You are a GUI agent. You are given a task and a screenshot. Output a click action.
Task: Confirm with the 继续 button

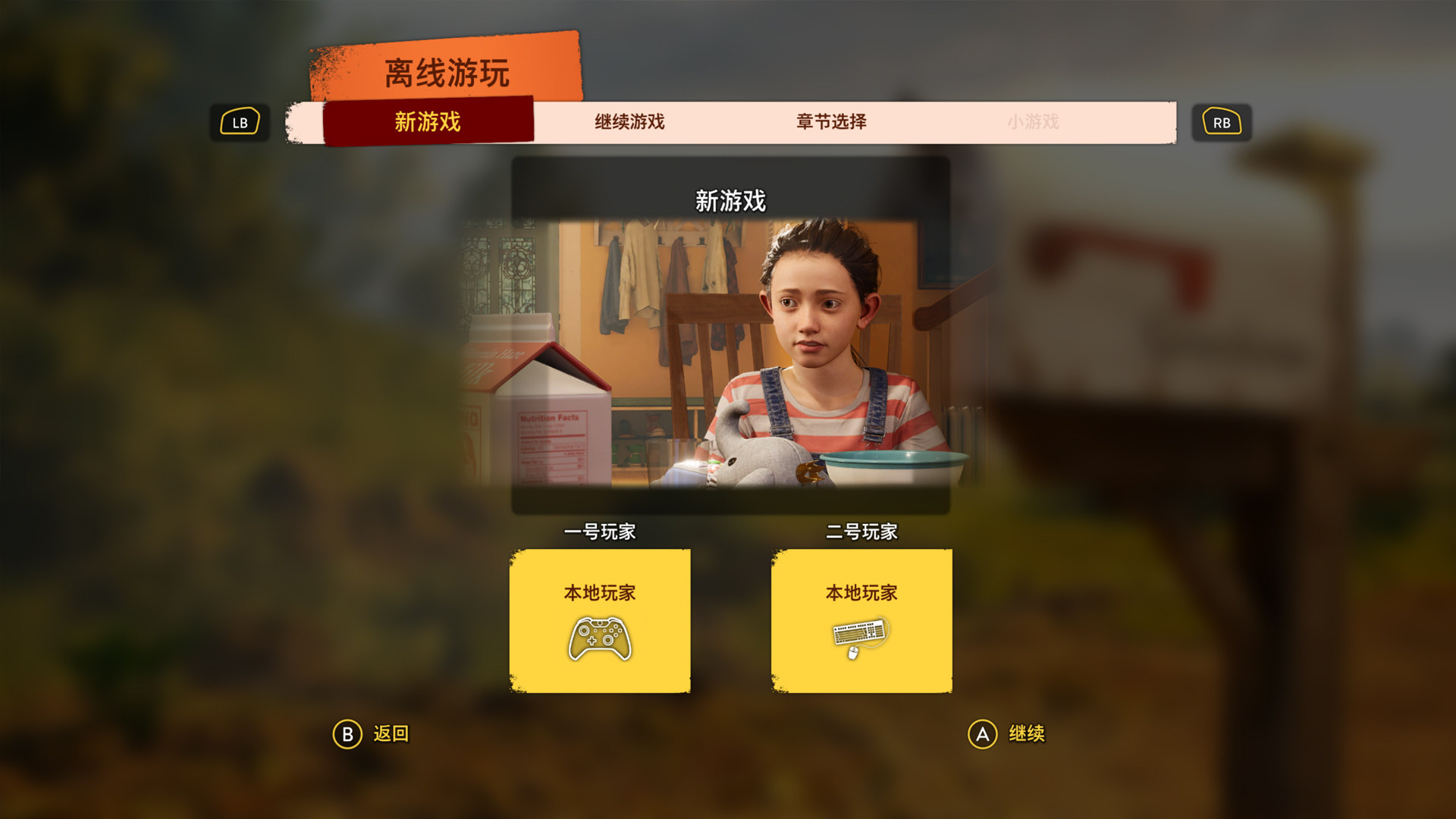click(x=1007, y=734)
